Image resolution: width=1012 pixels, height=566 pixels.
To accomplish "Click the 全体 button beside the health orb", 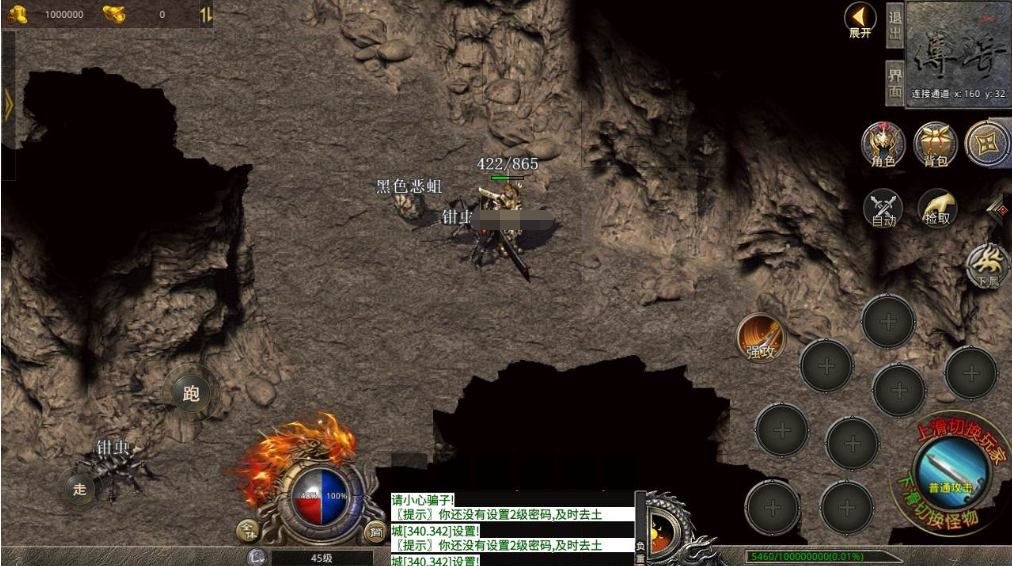I will [247, 530].
